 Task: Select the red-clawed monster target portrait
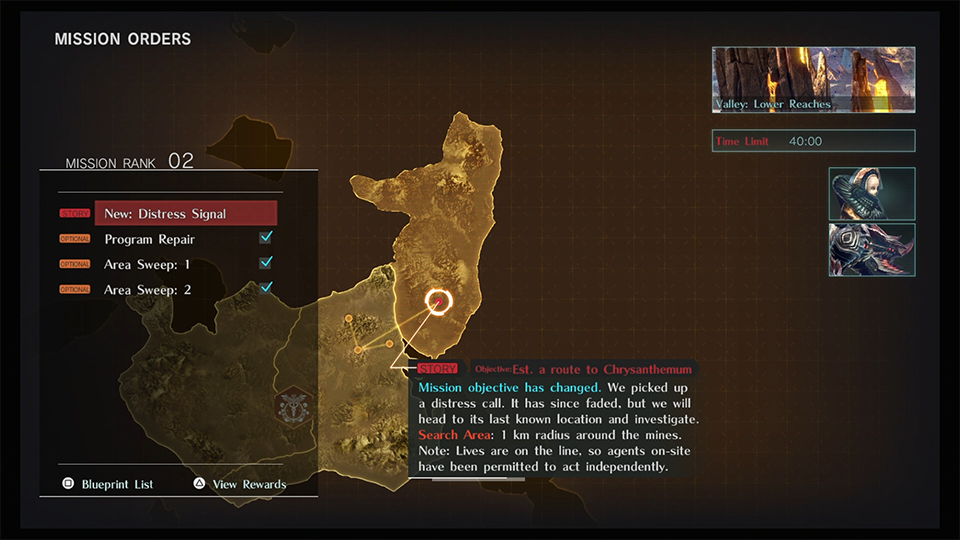(x=871, y=250)
